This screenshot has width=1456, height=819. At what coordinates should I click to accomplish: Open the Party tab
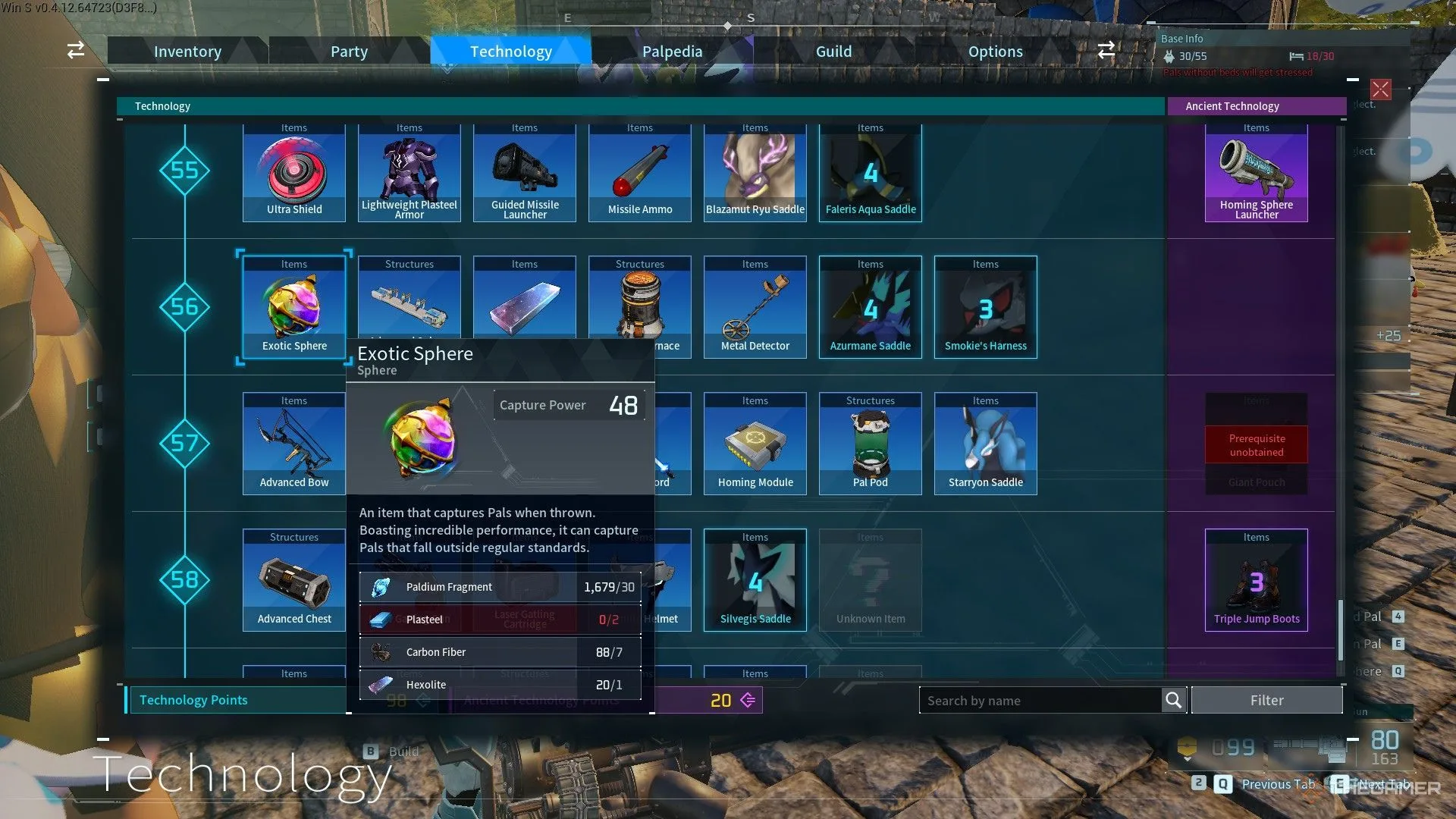349,52
